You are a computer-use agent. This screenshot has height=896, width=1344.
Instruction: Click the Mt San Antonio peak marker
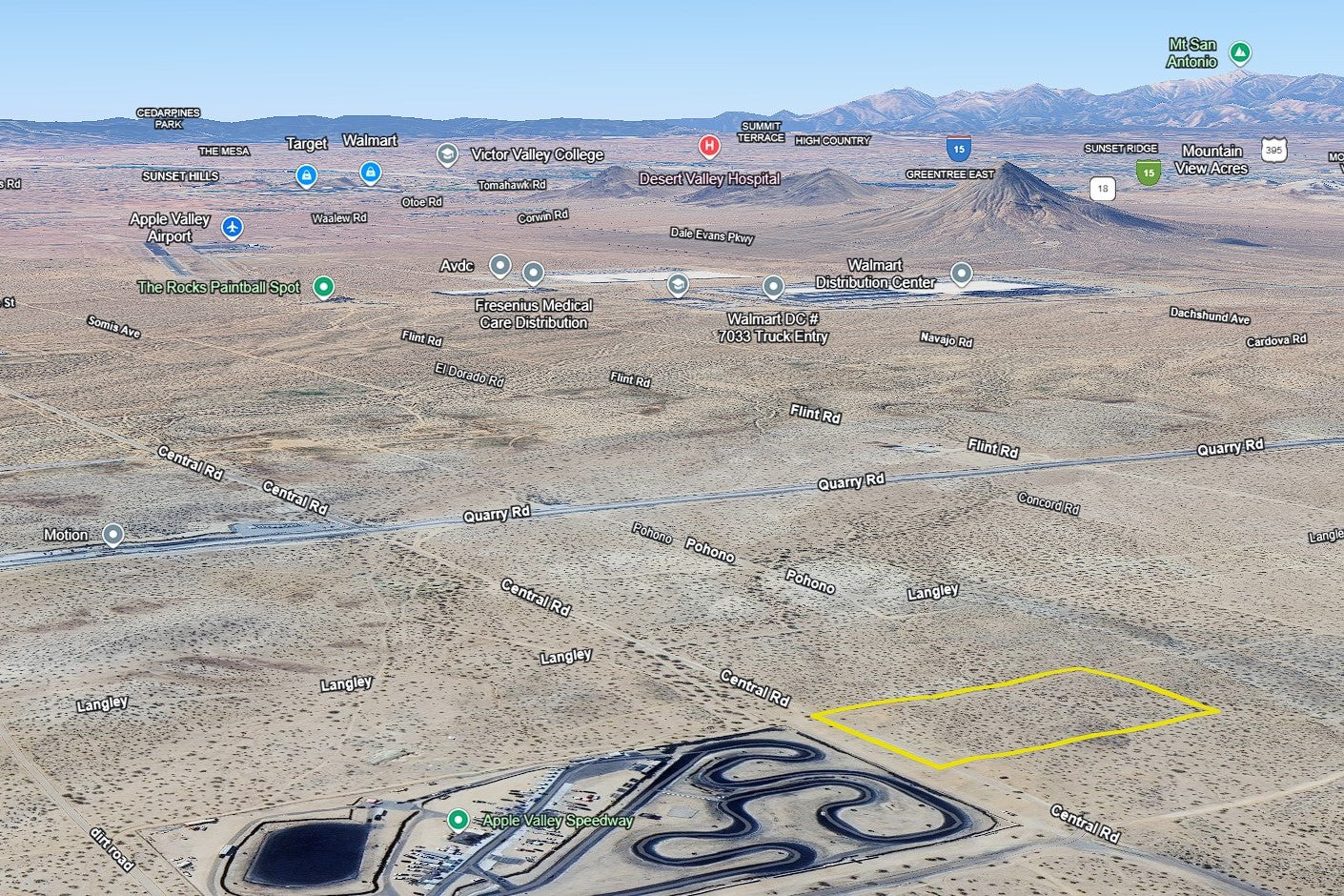pyautogui.click(x=1239, y=52)
